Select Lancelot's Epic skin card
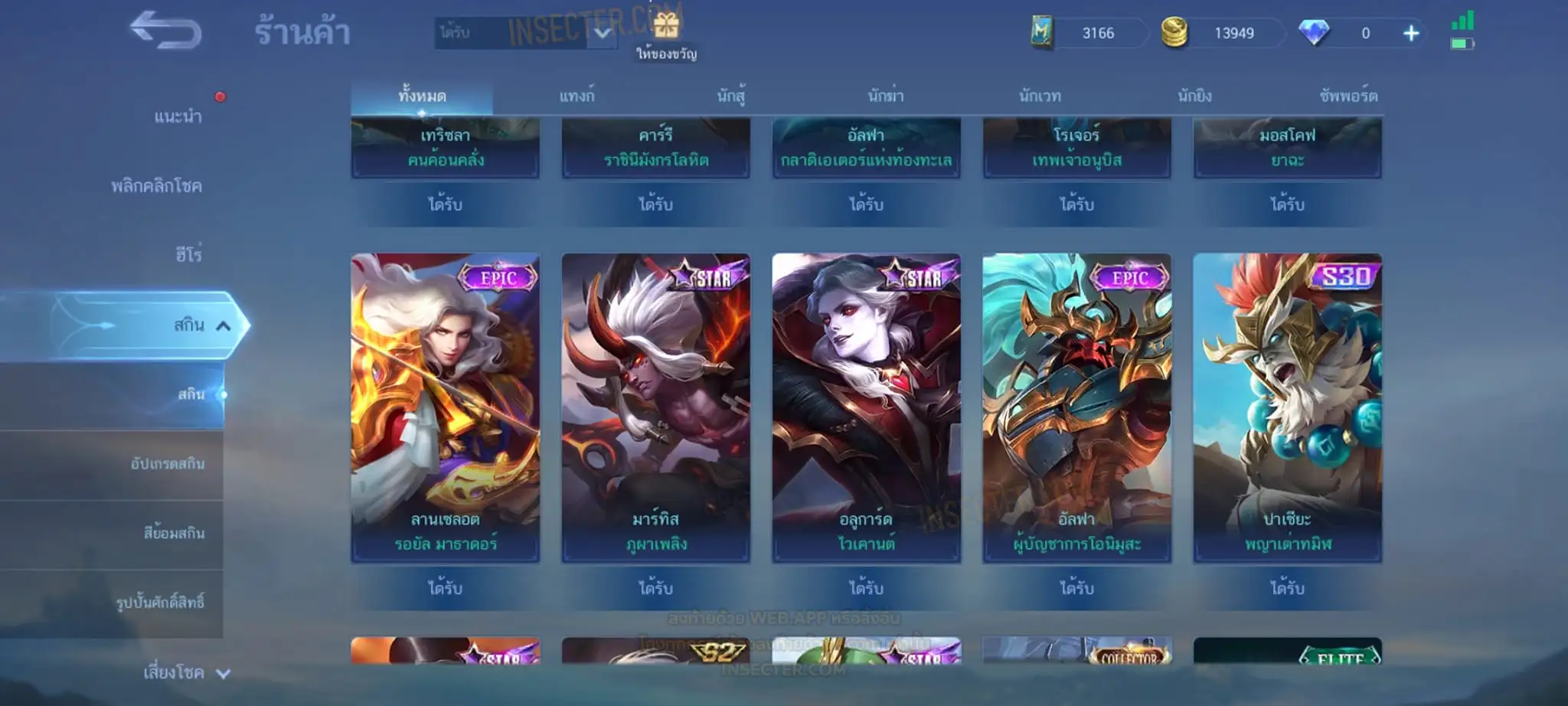The width and height of the screenshot is (1568, 706). pos(445,406)
